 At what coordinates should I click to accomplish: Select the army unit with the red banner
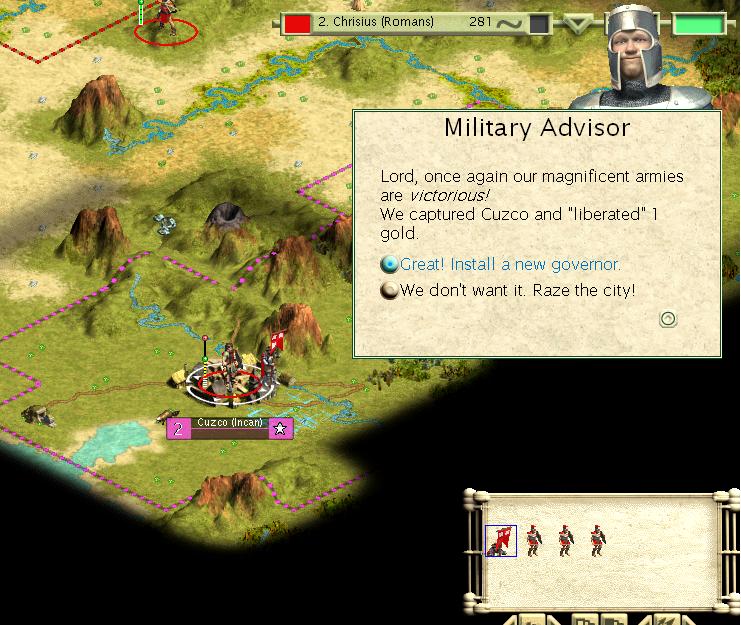(x=501, y=540)
